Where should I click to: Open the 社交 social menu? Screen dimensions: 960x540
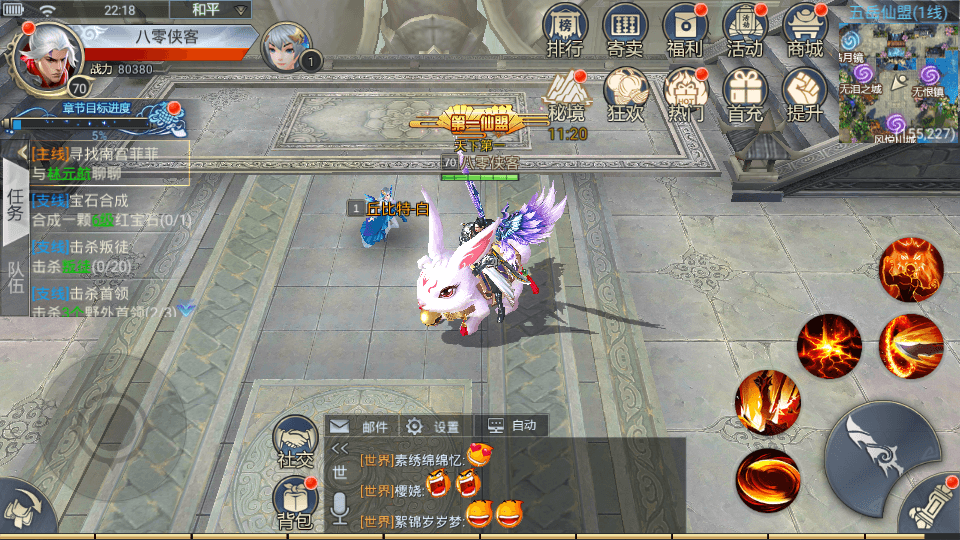295,443
